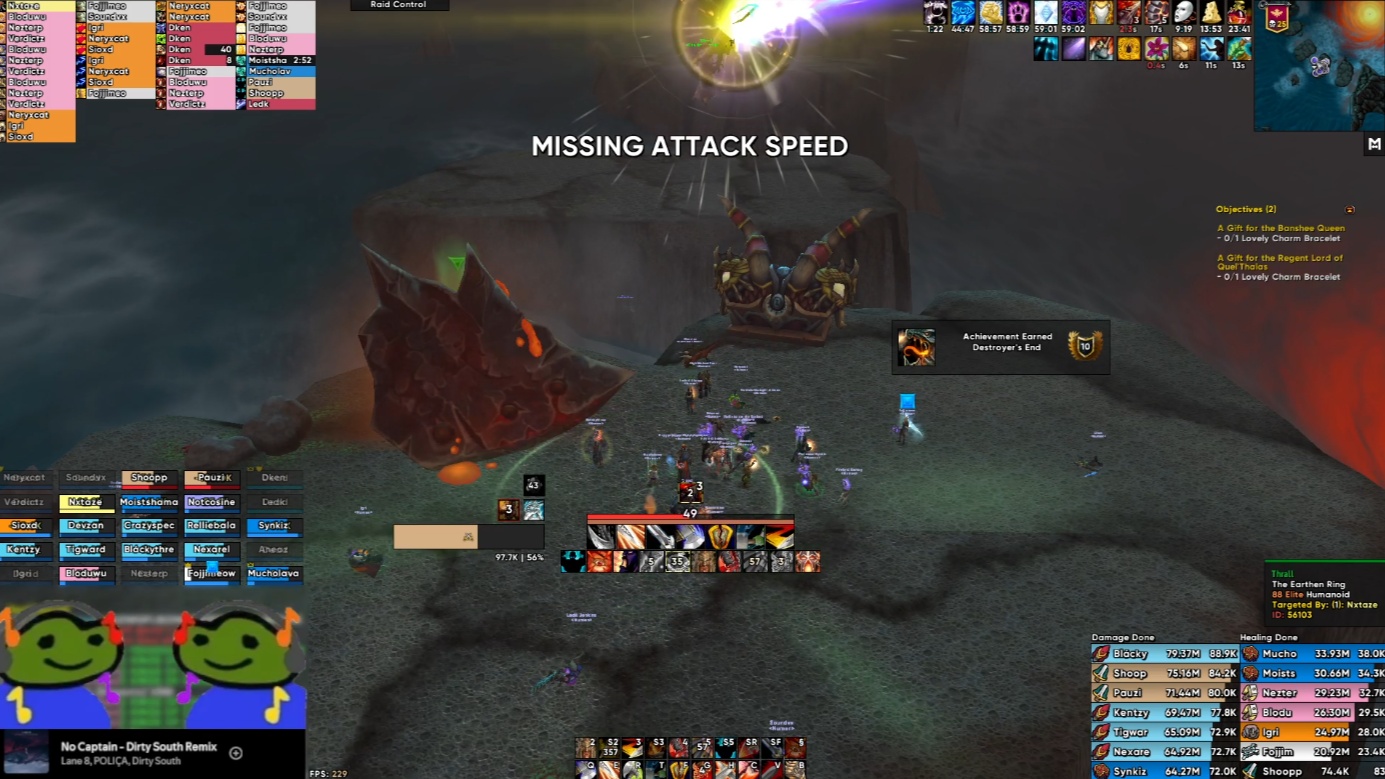
Task: Click the rogue dagger icon beside Shoop
Action: point(1098,673)
